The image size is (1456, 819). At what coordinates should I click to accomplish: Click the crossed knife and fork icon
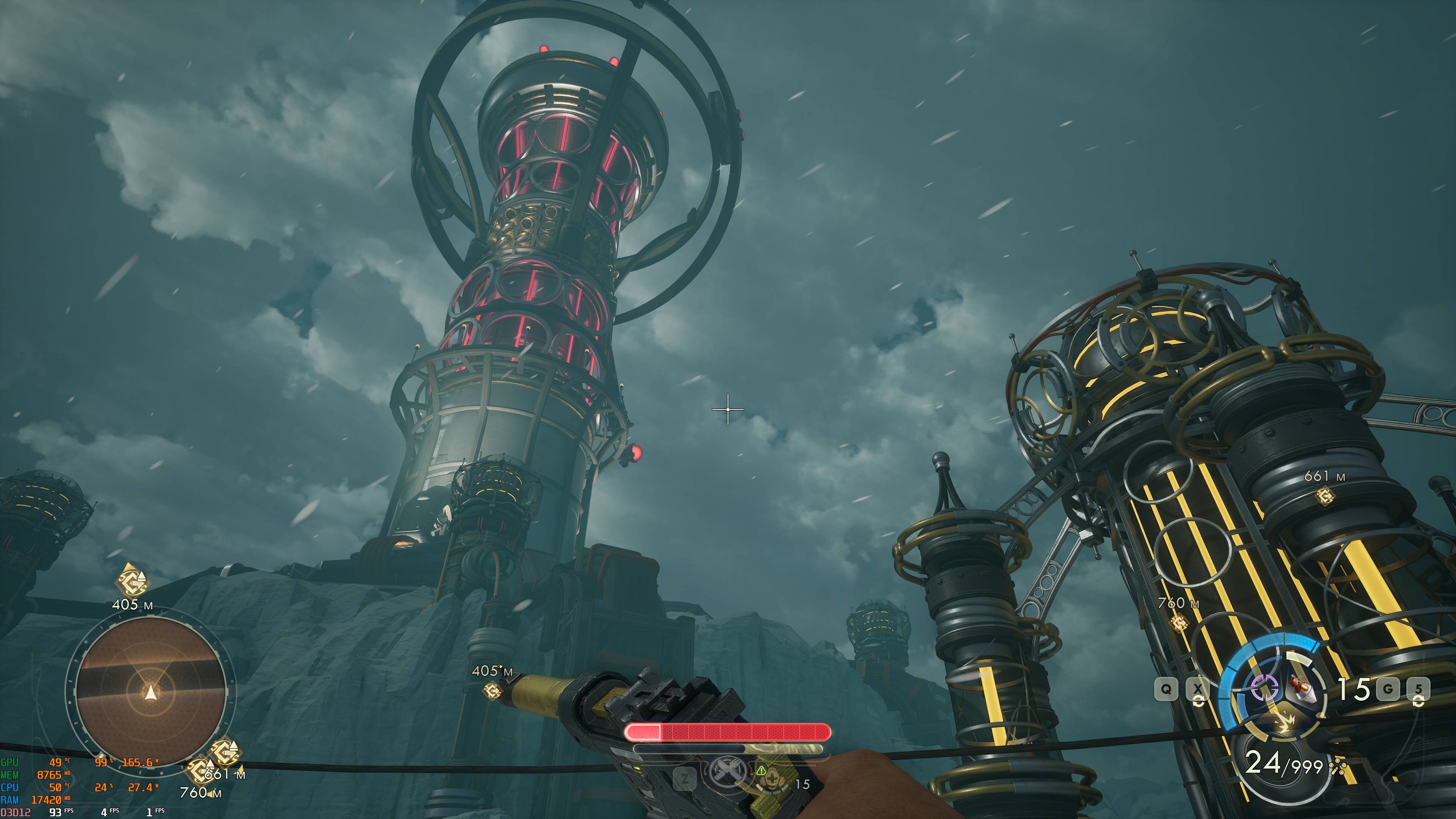tap(728, 772)
